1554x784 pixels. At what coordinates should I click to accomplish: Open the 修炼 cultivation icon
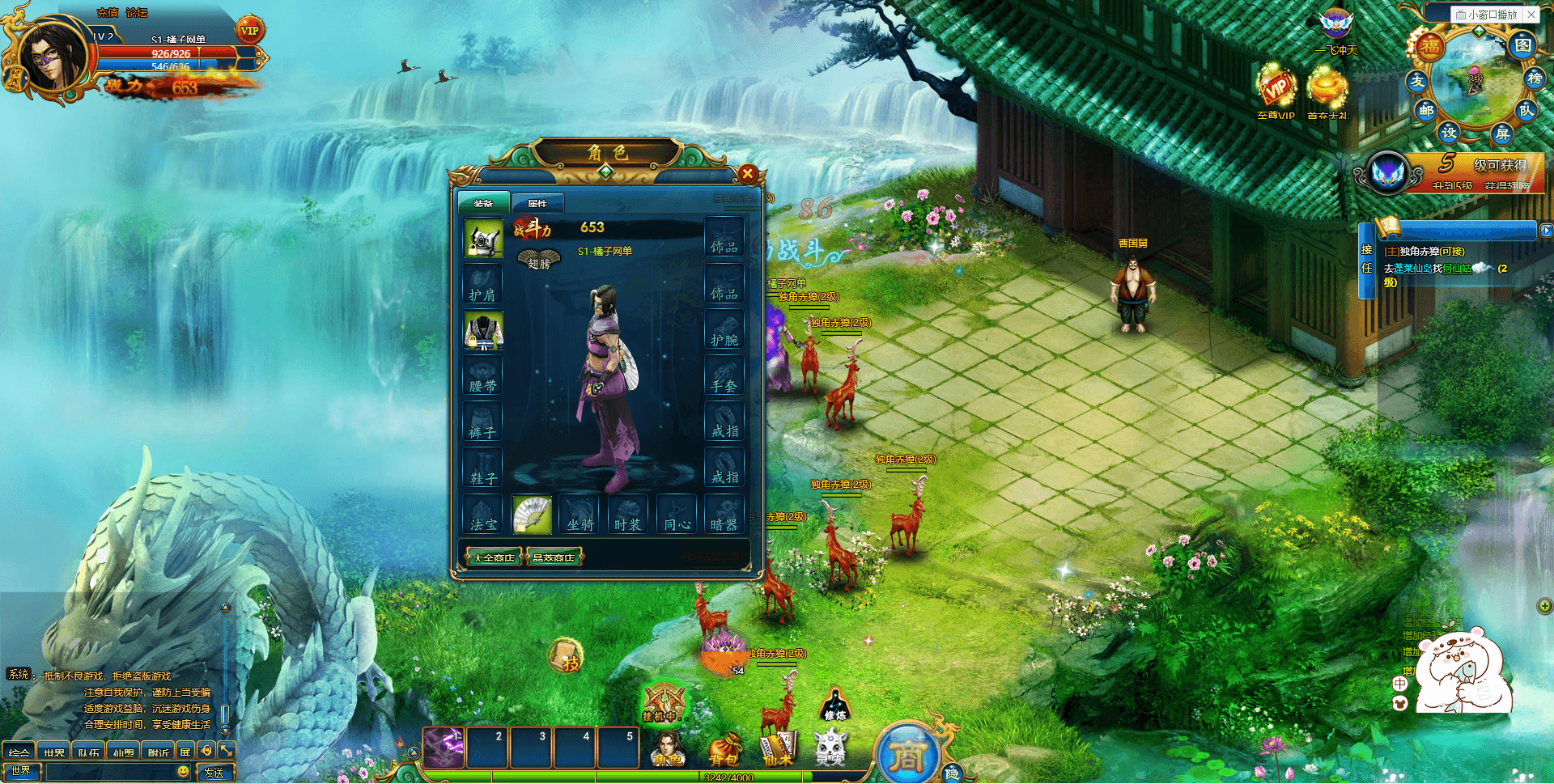tap(835, 704)
